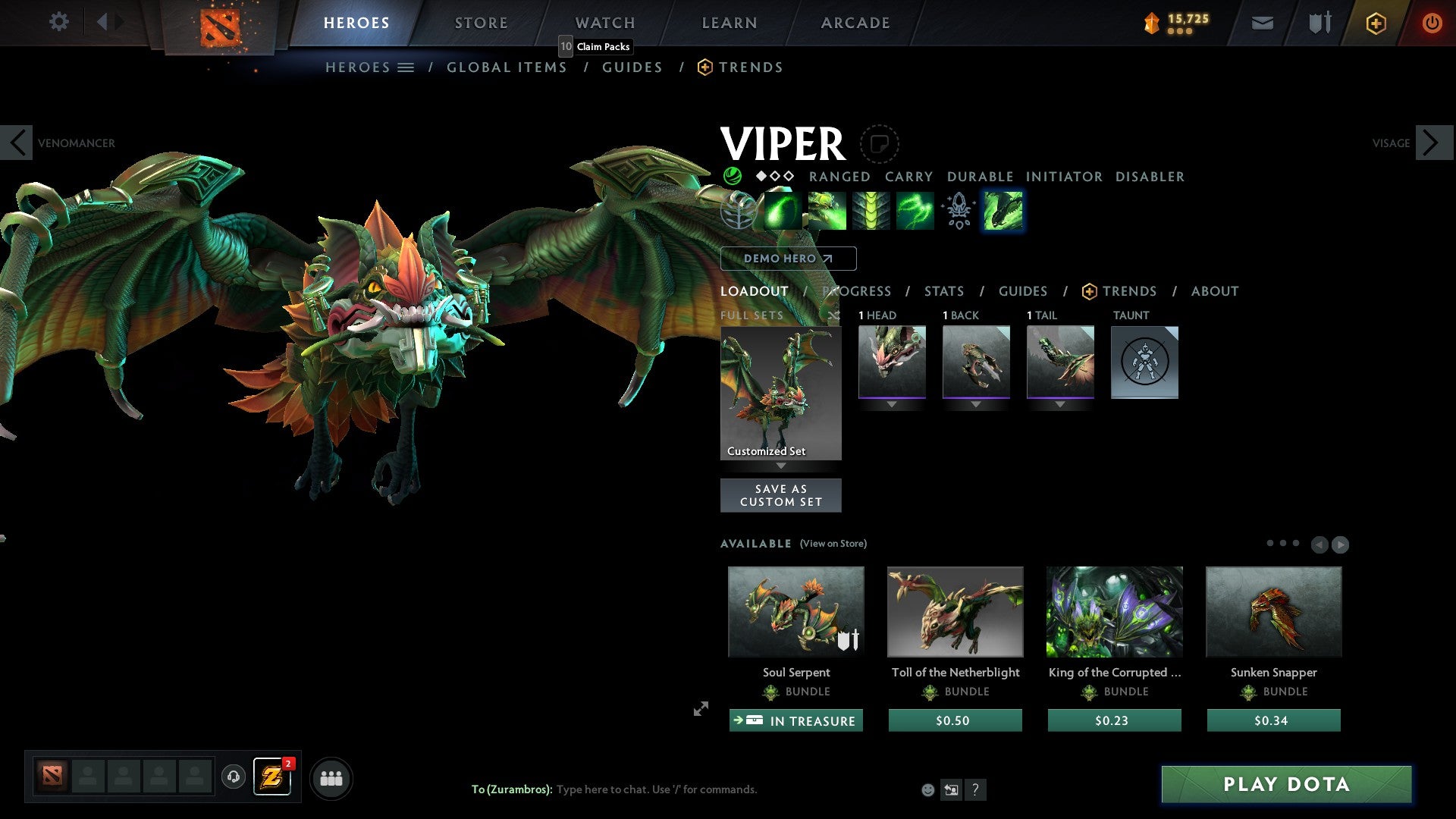The image size is (1456, 819).
Task: View Viper's Stats tab
Action: (944, 291)
